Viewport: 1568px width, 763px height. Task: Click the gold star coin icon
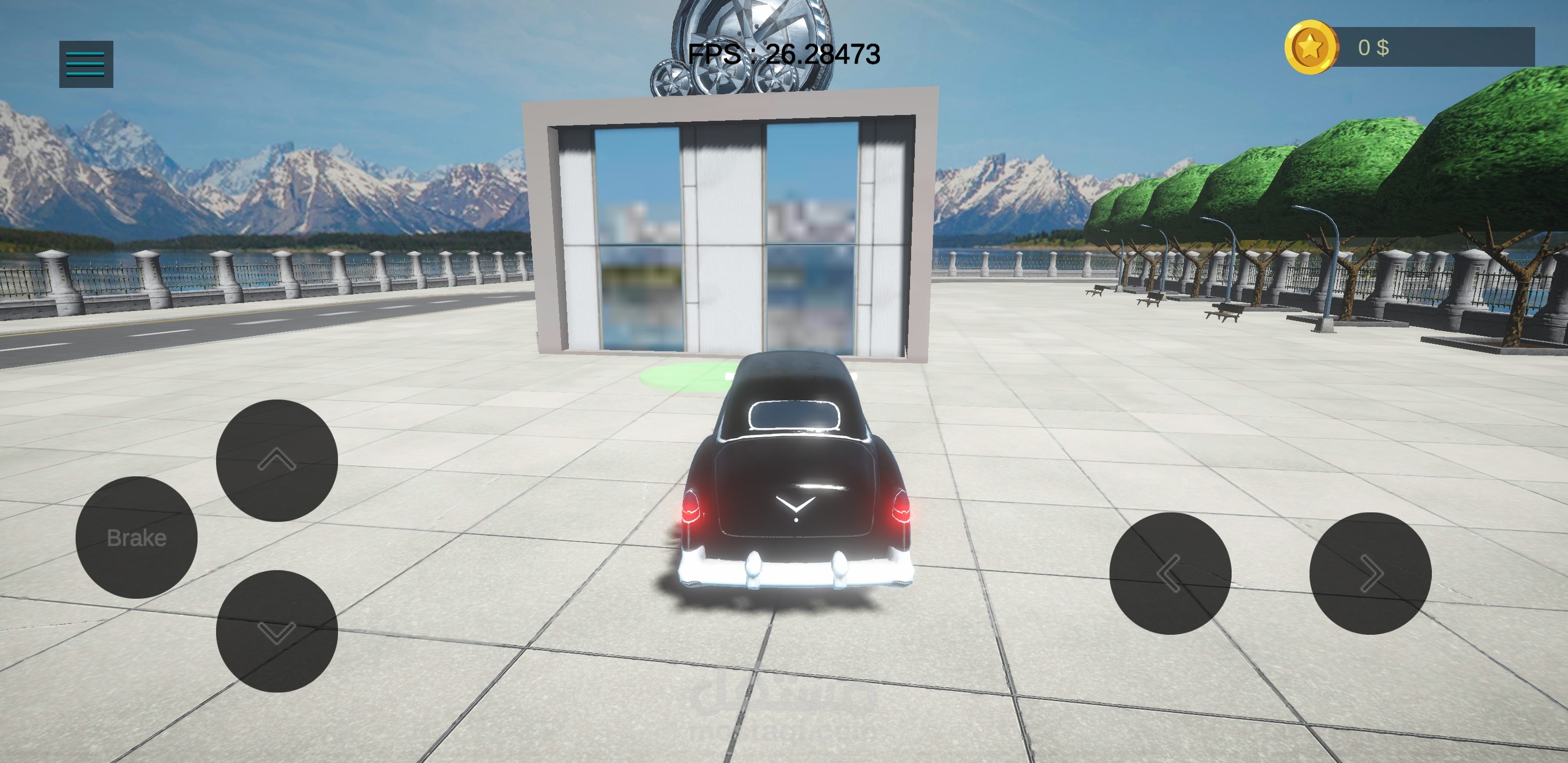tap(1311, 48)
